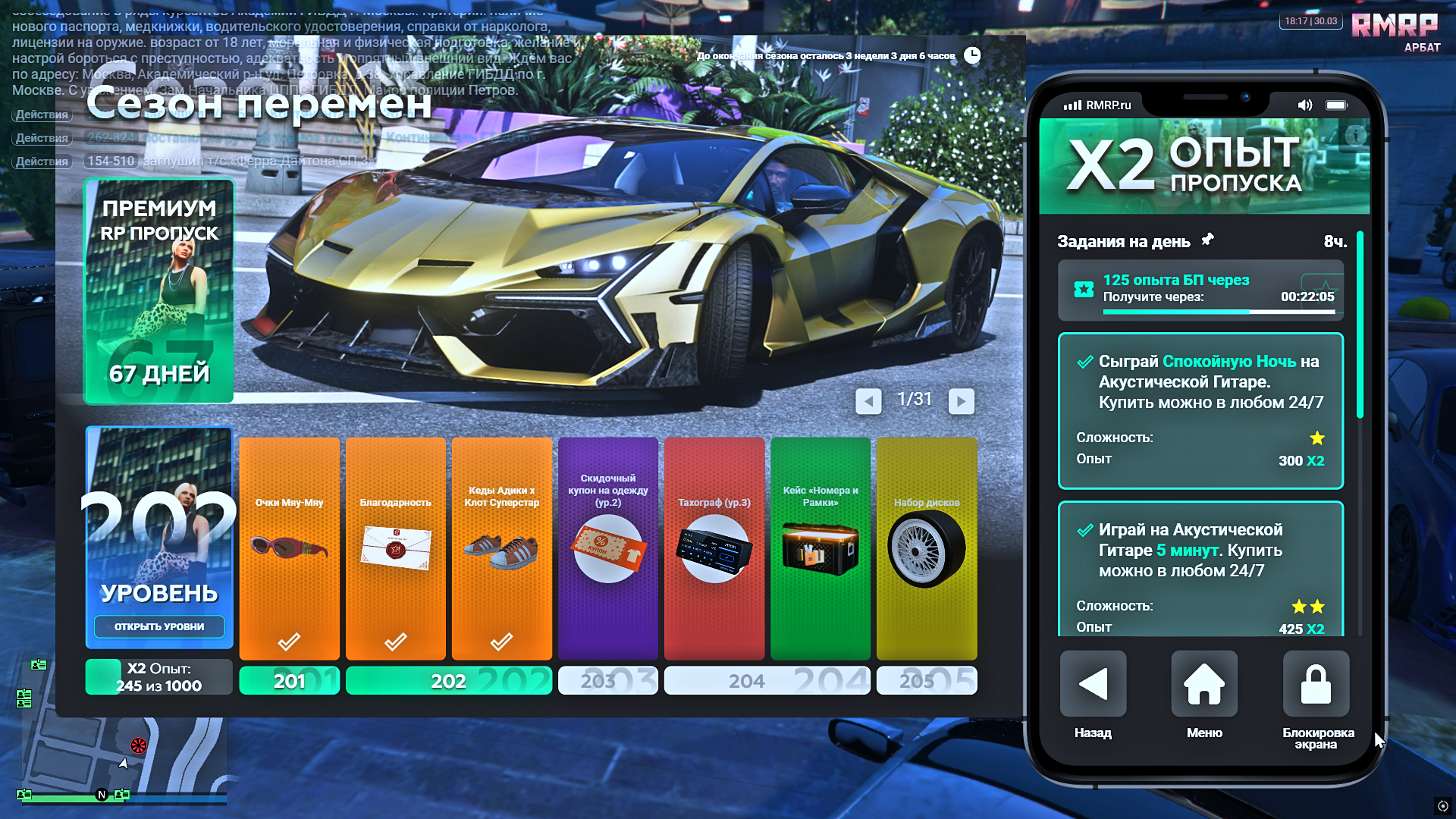Click the 'Открыть уровни' button
Screen dimensions: 1456x819
point(159,626)
